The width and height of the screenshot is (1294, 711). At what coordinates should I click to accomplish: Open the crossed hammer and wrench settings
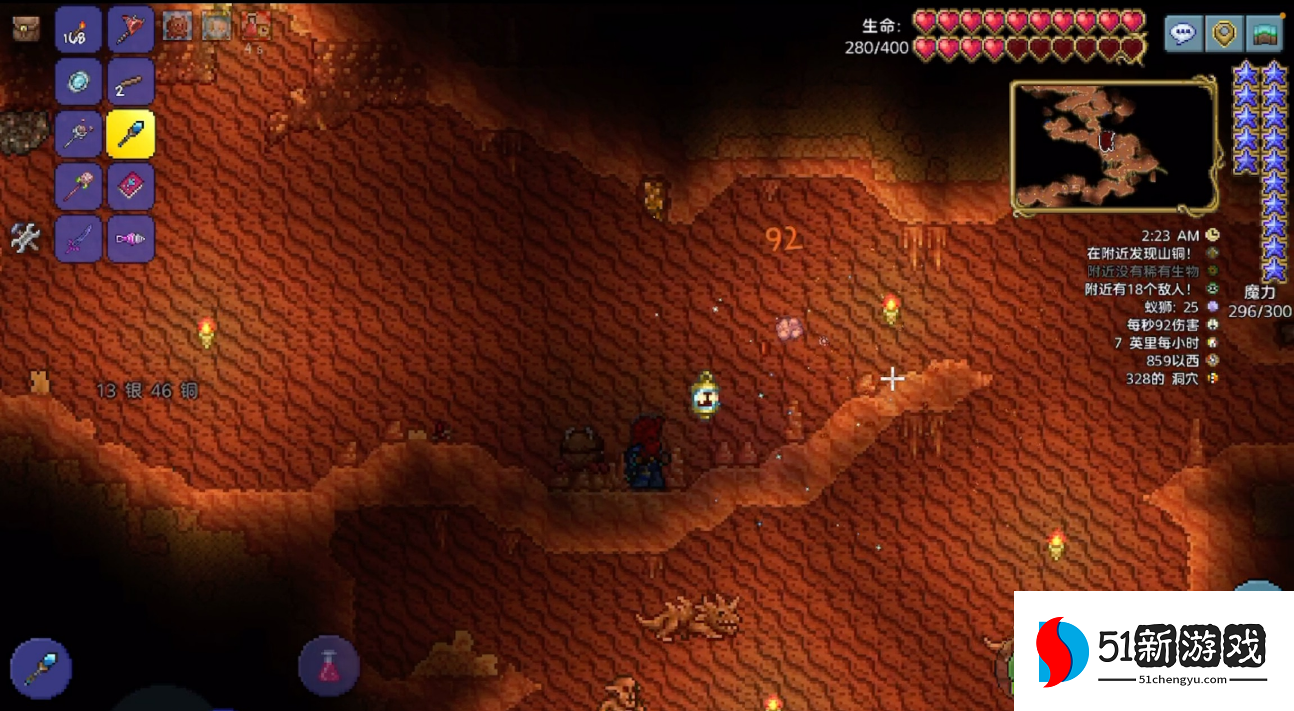25,238
